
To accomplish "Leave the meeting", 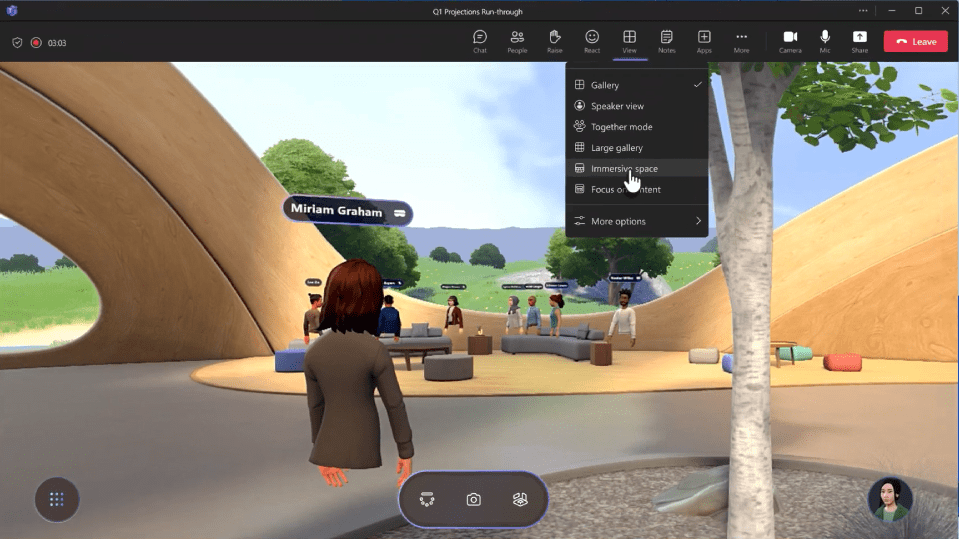I will pos(915,41).
